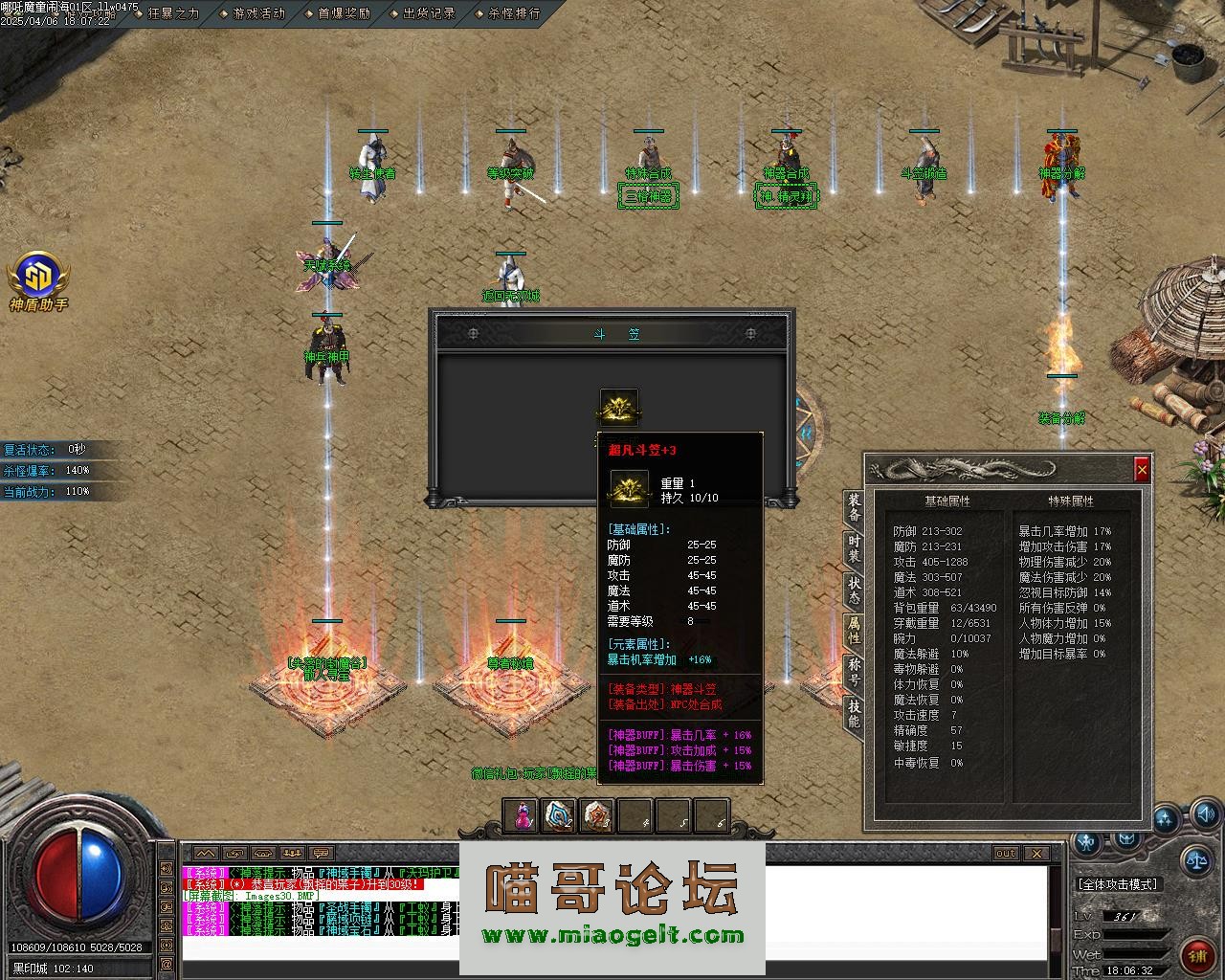Select the 属性 attributes tab
Screen dimensions: 1225x980
pos(854,631)
